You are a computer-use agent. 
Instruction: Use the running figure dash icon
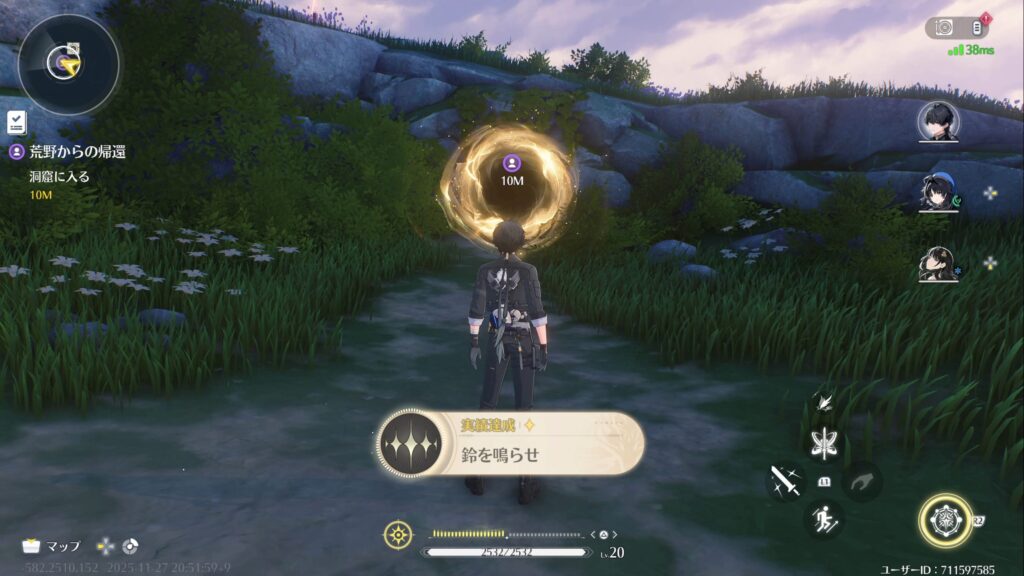point(824,519)
